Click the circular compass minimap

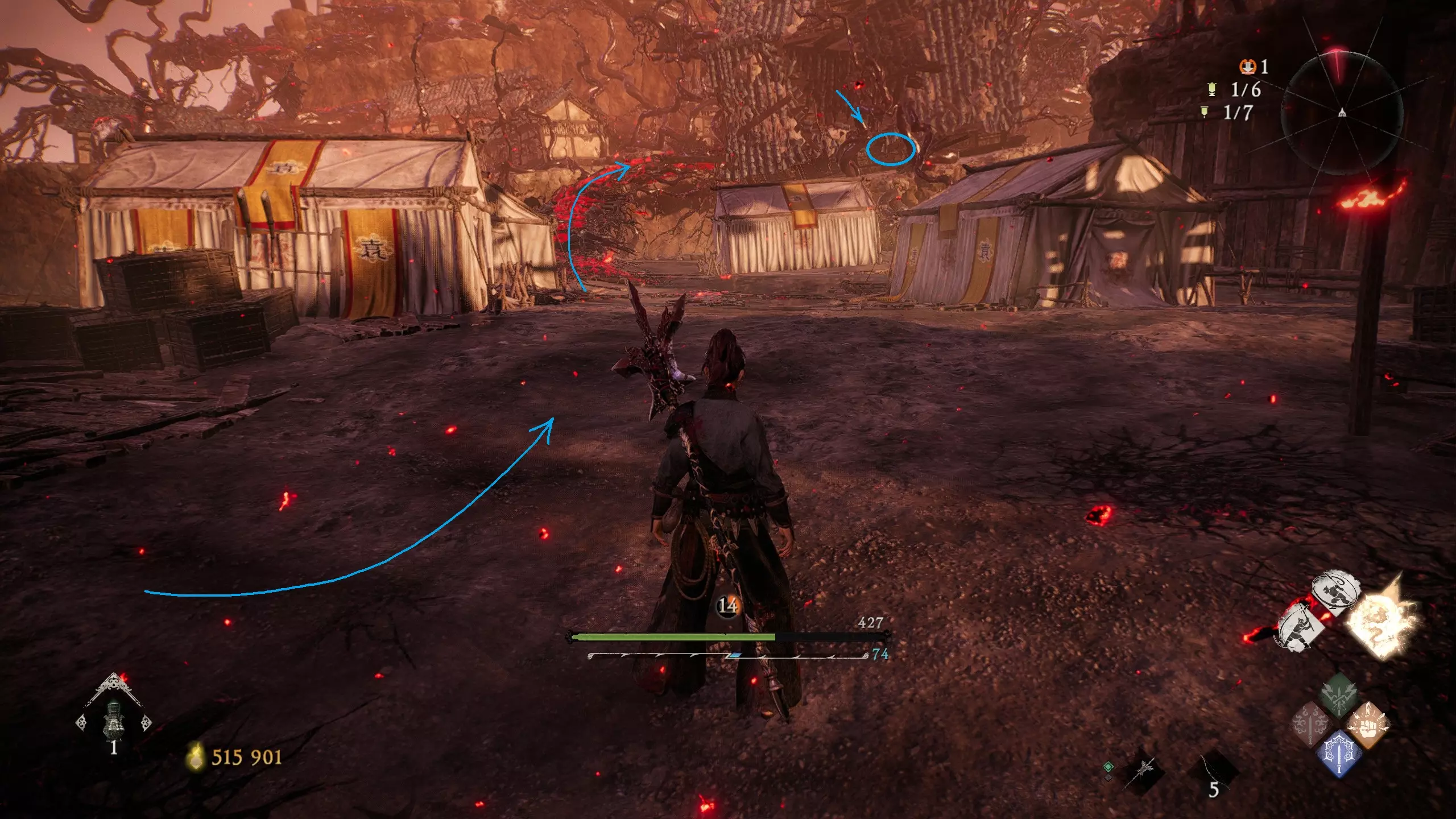click(x=1342, y=111)
